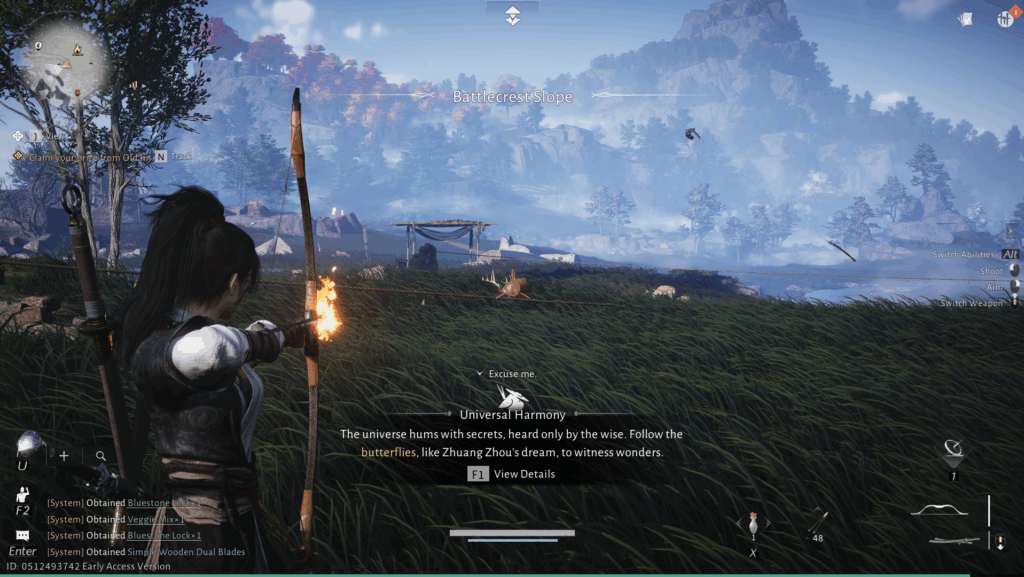Expand the diamond arrow toggle at top center

click(x=512, y=15)
